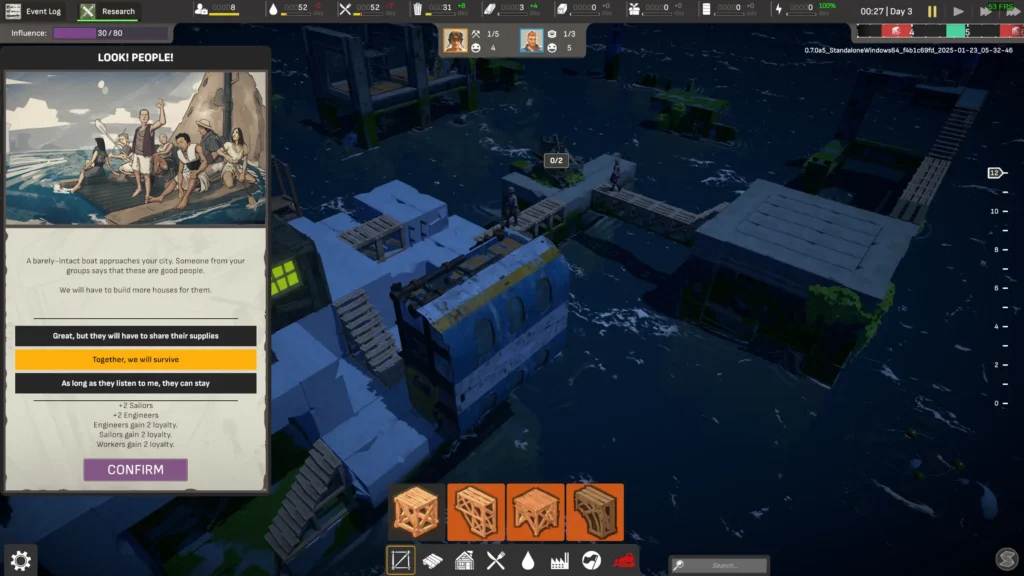Screen dimensions: 1024x576
Task: Open the water build category
Action: tap(528, 561)
